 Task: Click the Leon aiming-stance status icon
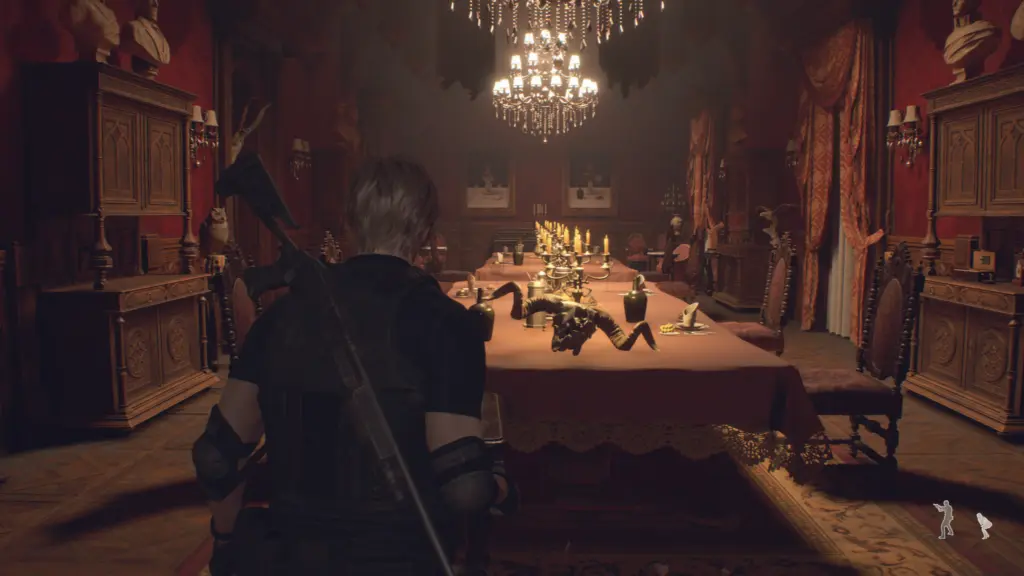click(x=943, y=519)
